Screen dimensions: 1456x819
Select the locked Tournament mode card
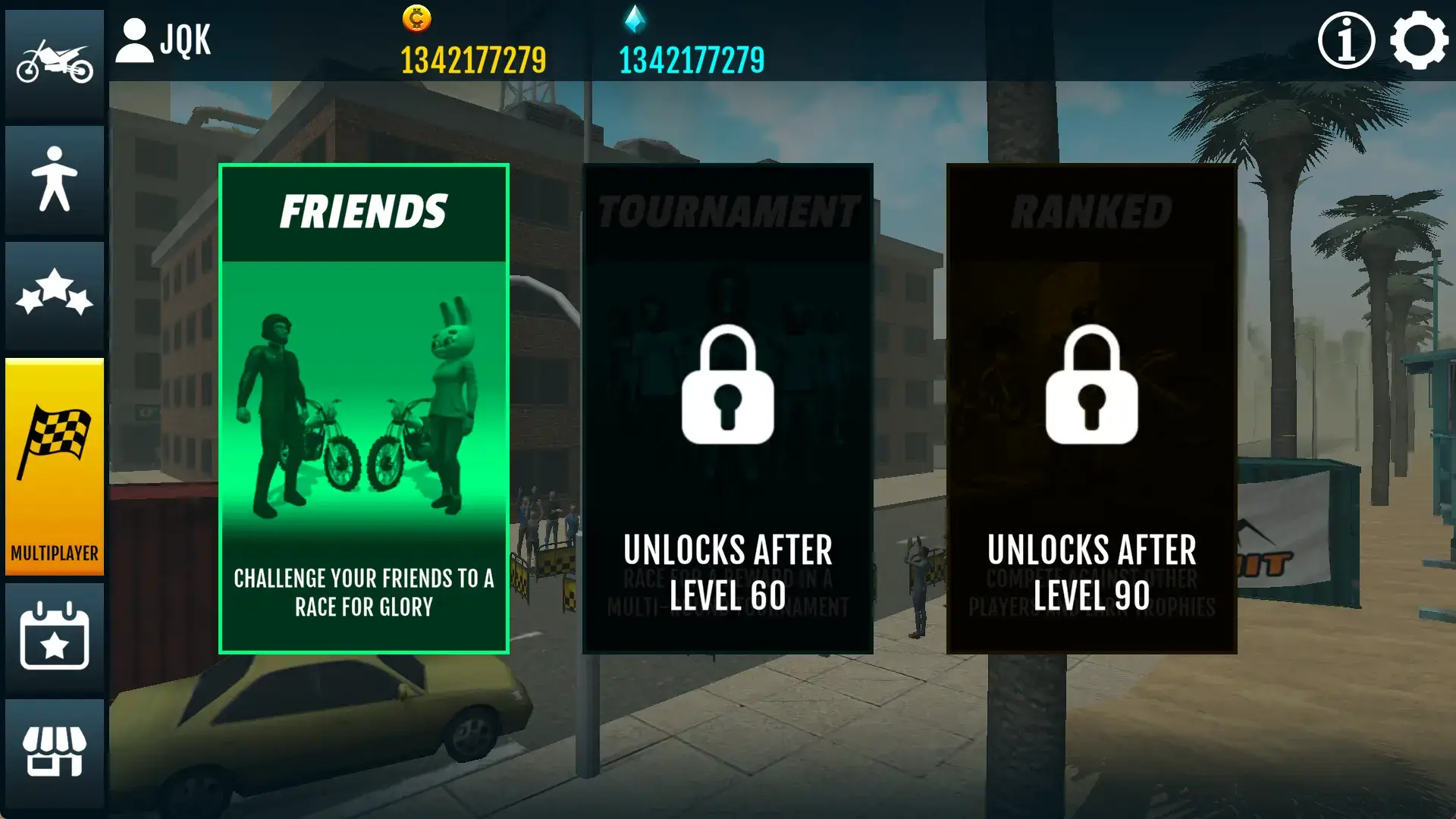[x=728, y=409]
